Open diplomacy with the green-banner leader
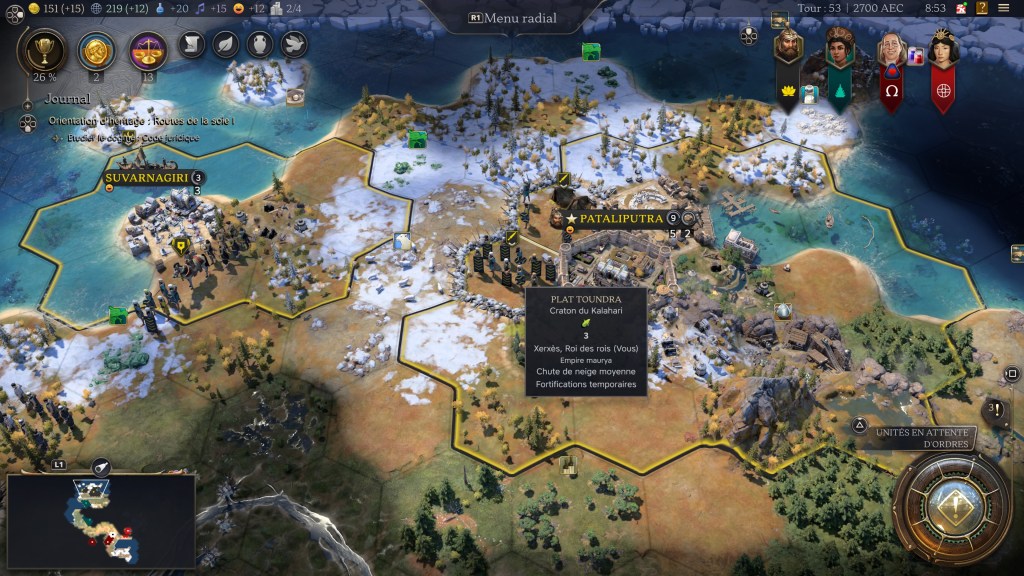Viewport: 1024px width, 576px height. tap(838, 50)
